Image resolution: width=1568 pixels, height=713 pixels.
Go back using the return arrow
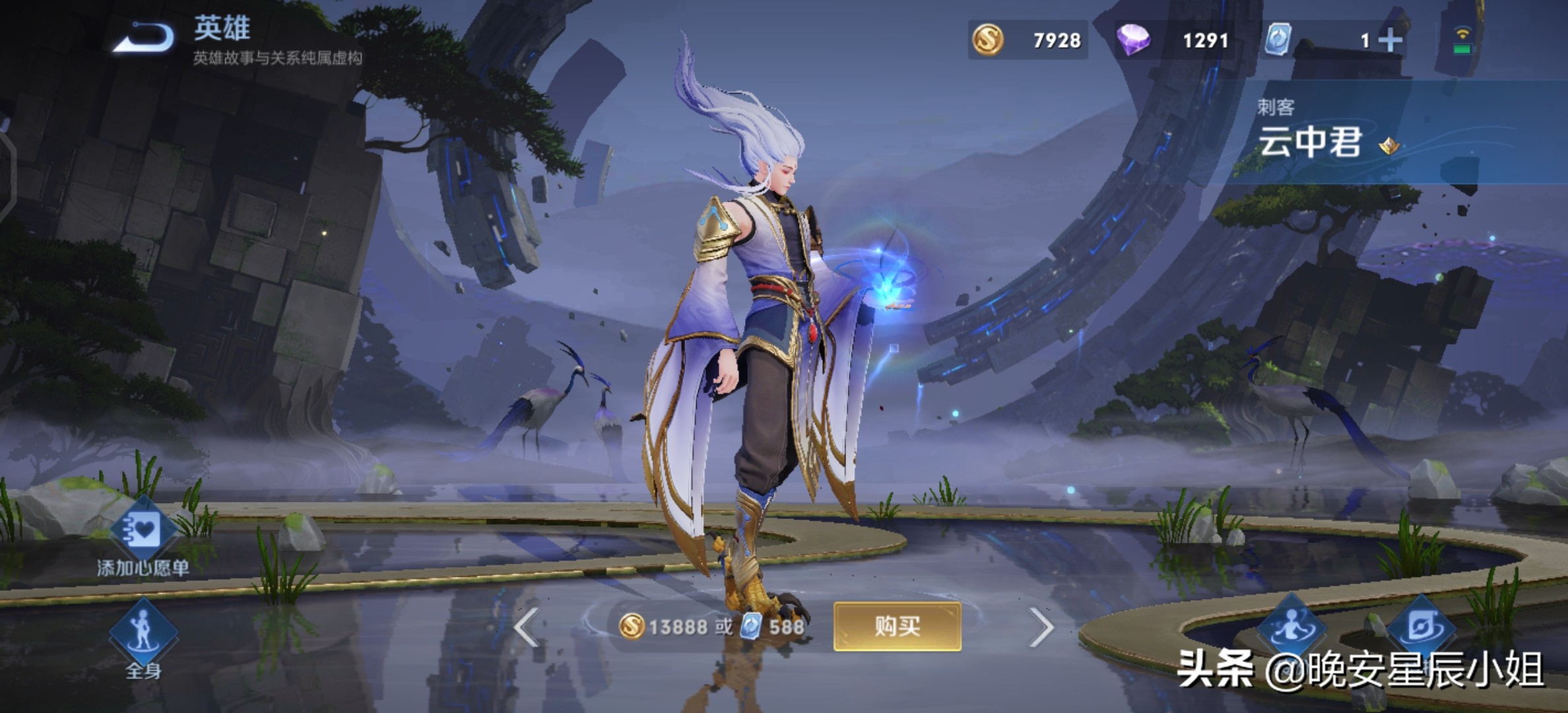tap(144, 38)
